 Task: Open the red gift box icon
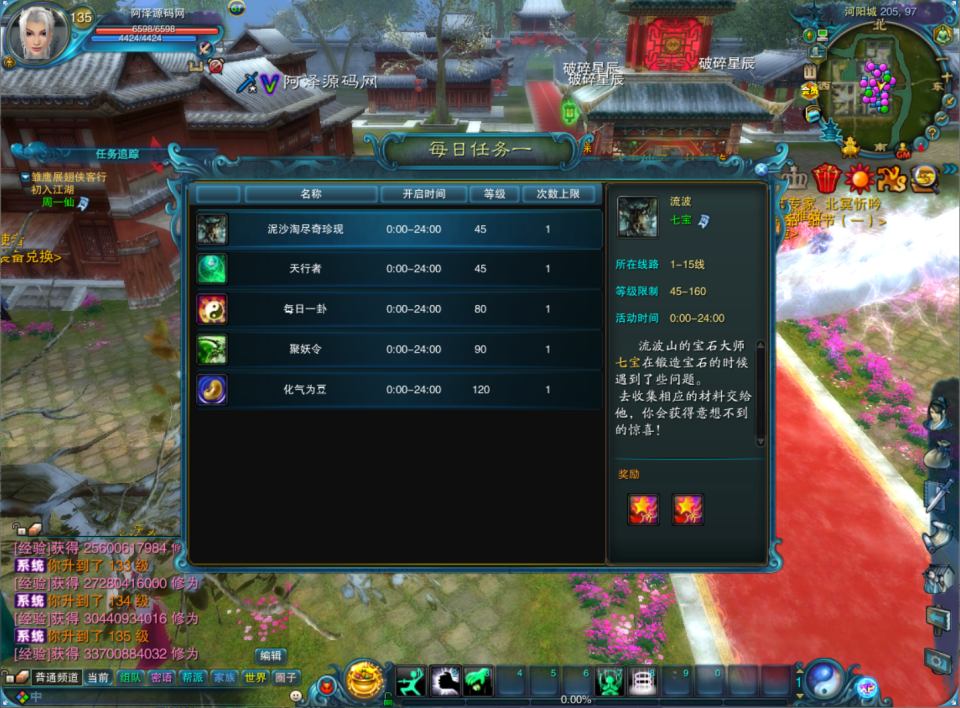pos(826,179)
